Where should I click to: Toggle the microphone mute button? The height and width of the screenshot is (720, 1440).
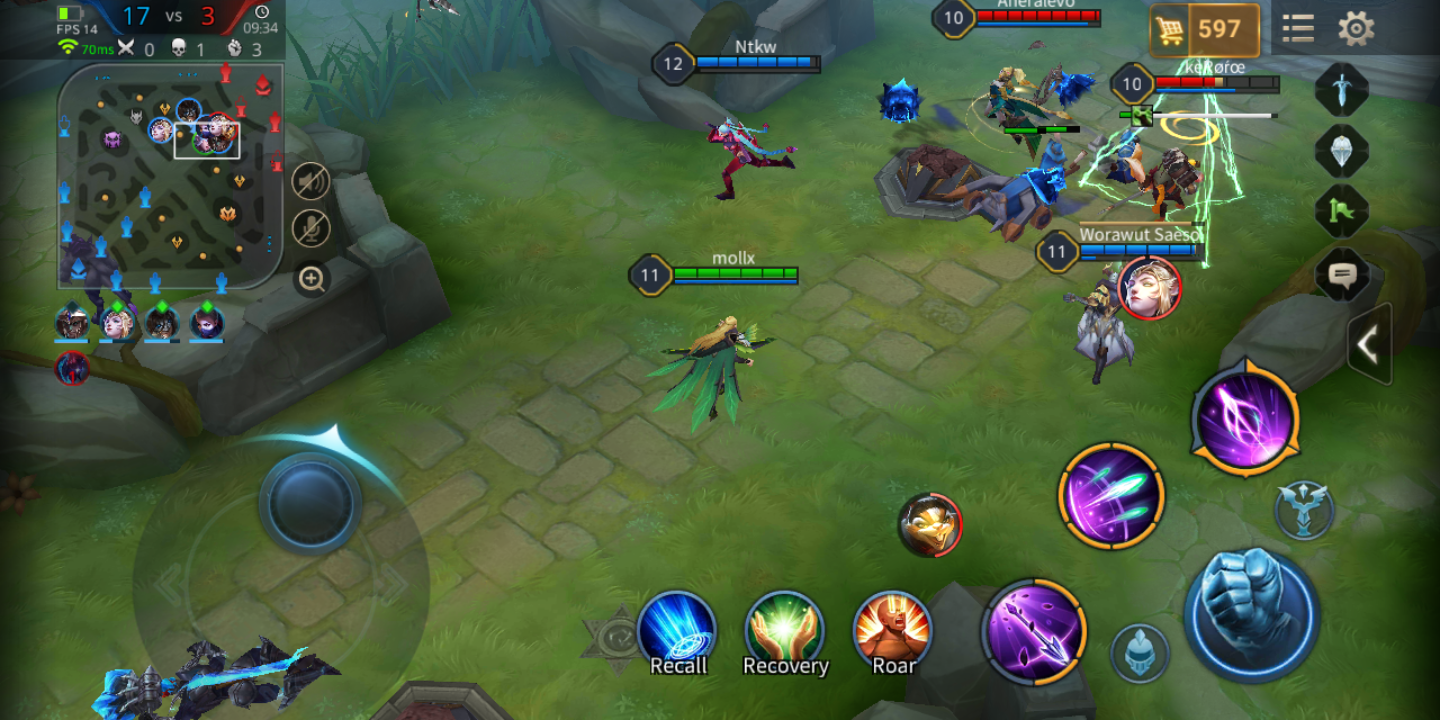pyautogui.click(x=311, y=229)
